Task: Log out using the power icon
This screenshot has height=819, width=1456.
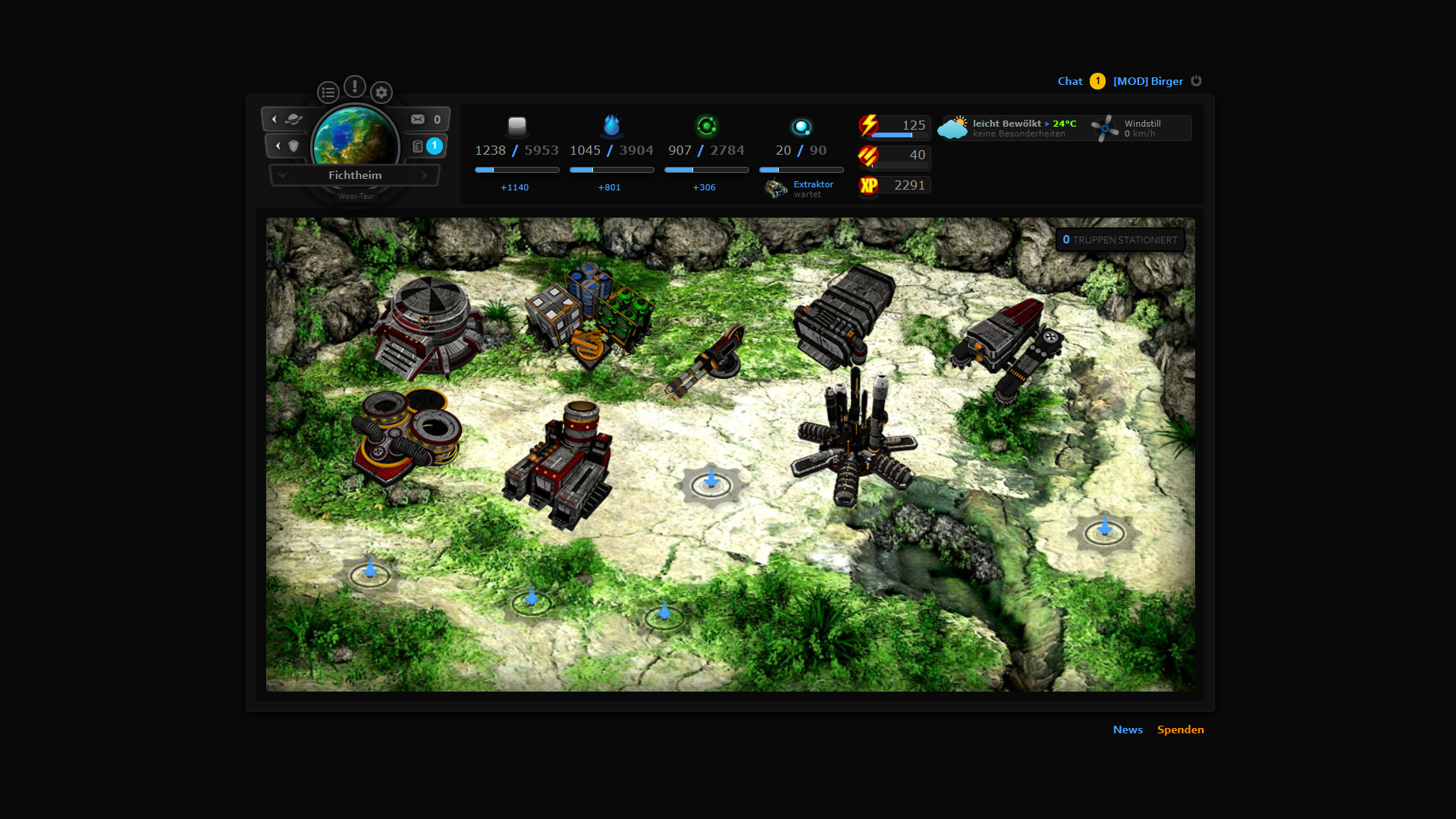Action: click(x=1196, y=80)
